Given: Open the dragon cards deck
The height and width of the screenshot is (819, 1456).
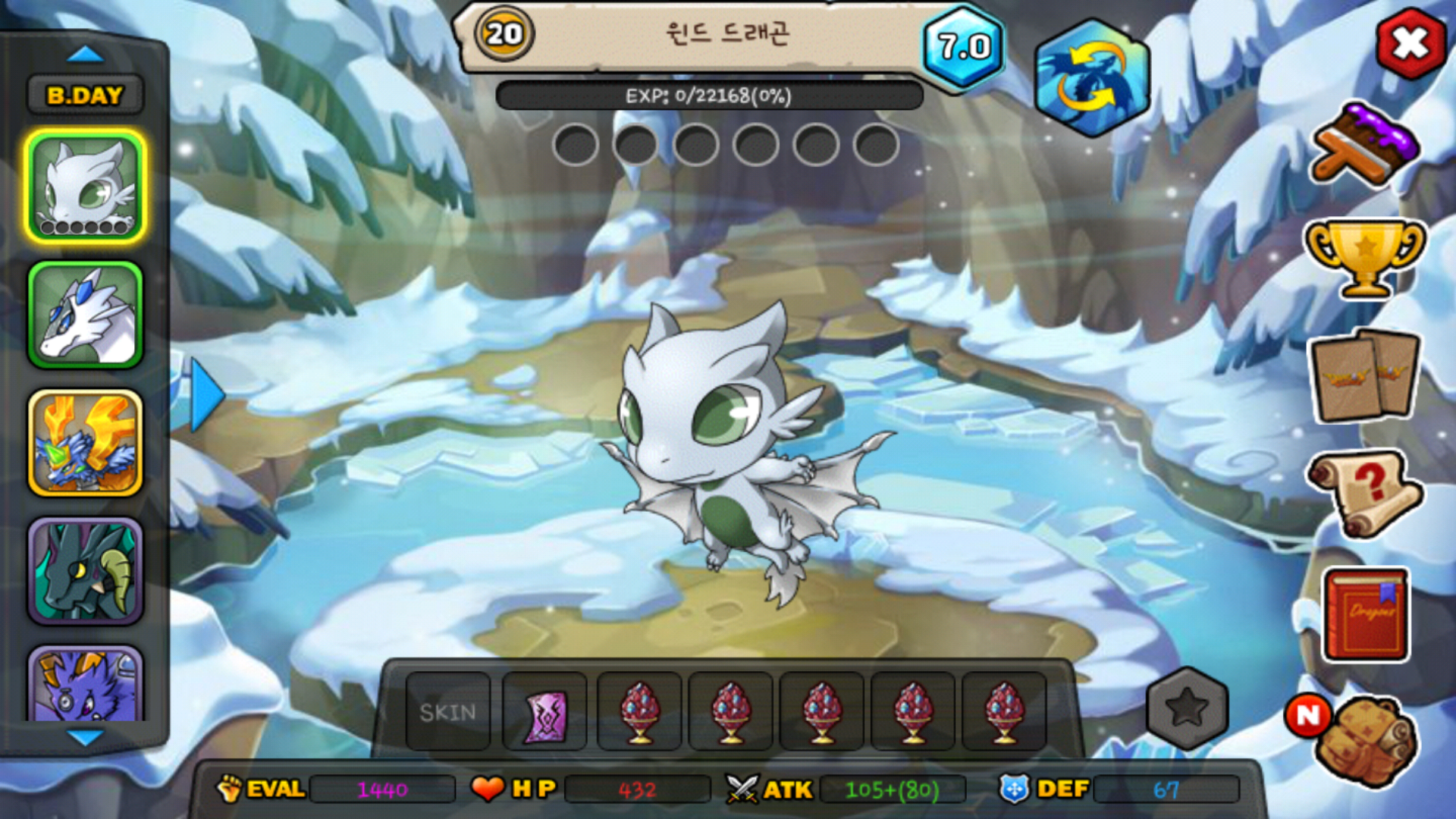Looking at the screenshot, I should point(1365,376).
